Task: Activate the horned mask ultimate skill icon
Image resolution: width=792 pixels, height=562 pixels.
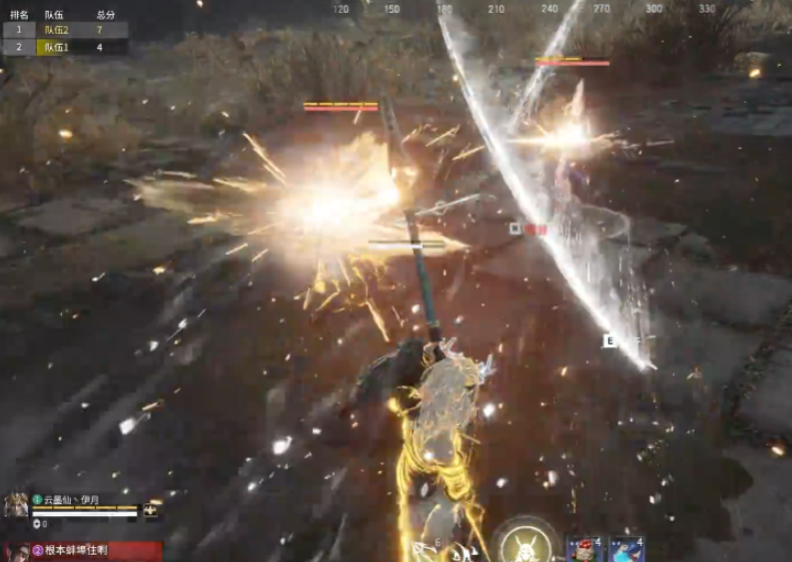Action: point(525,544)
